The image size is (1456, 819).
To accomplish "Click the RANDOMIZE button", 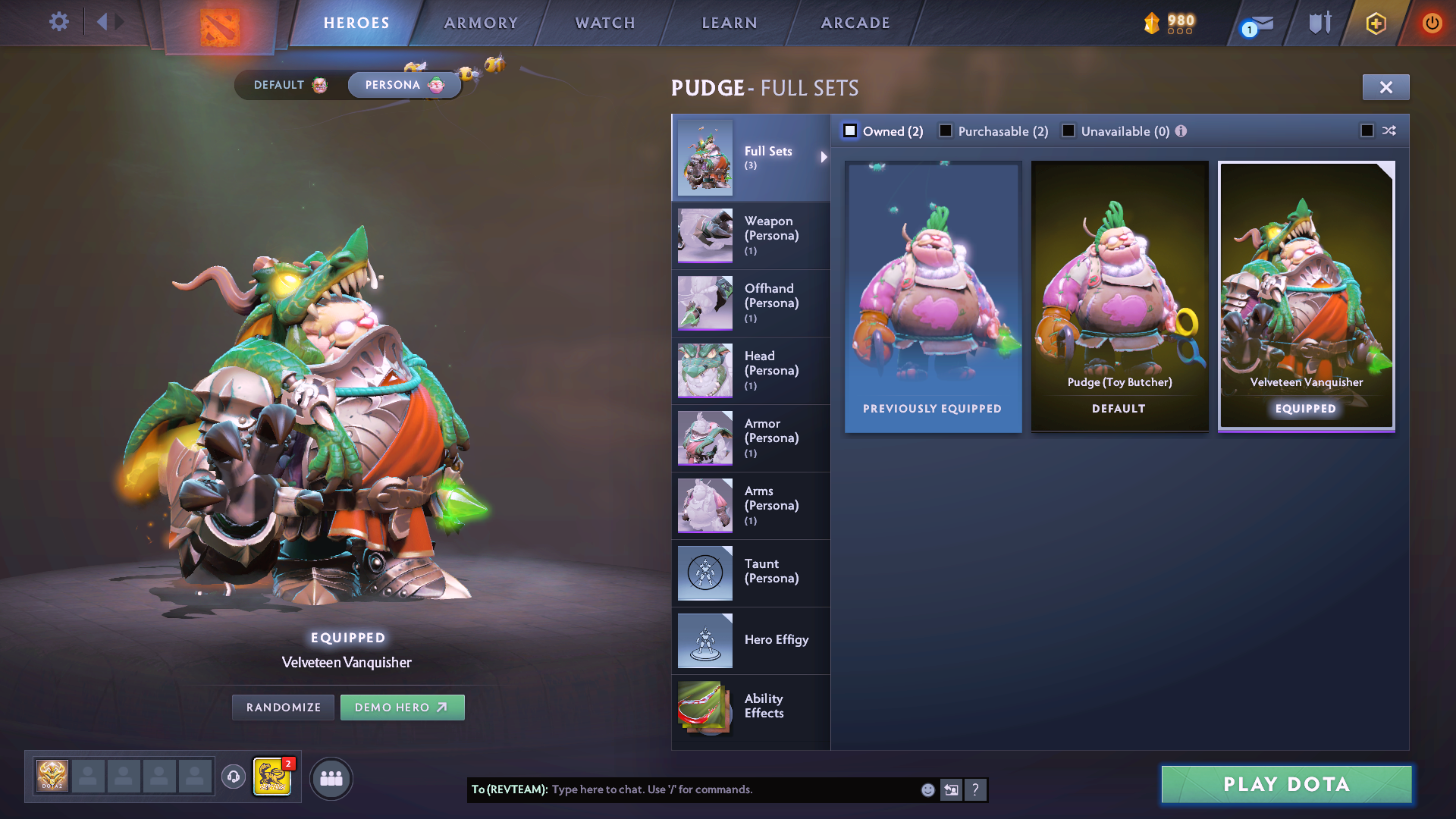I will 282,707.
